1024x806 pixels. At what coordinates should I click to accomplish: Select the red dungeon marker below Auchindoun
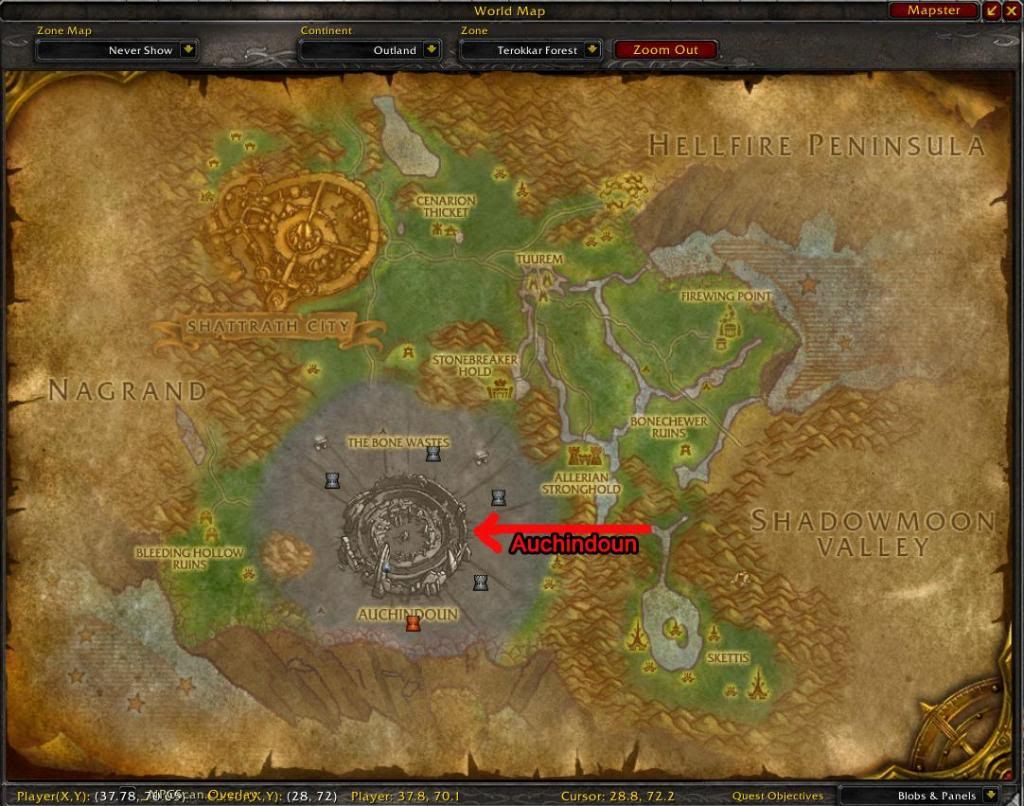point(412,624)
